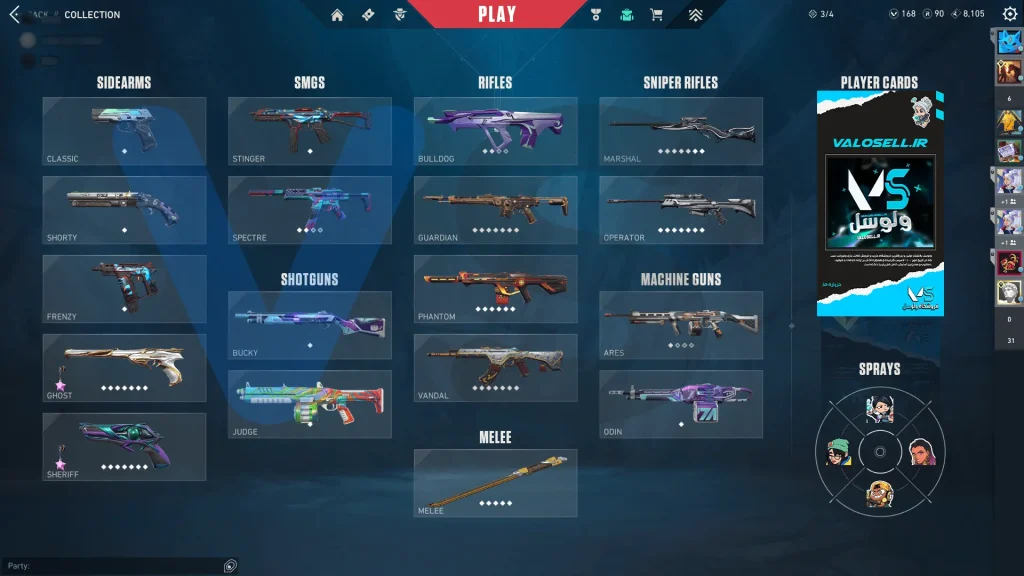Open the Melee weapon slot
The image size is (1024, 576).
point(495,483)
